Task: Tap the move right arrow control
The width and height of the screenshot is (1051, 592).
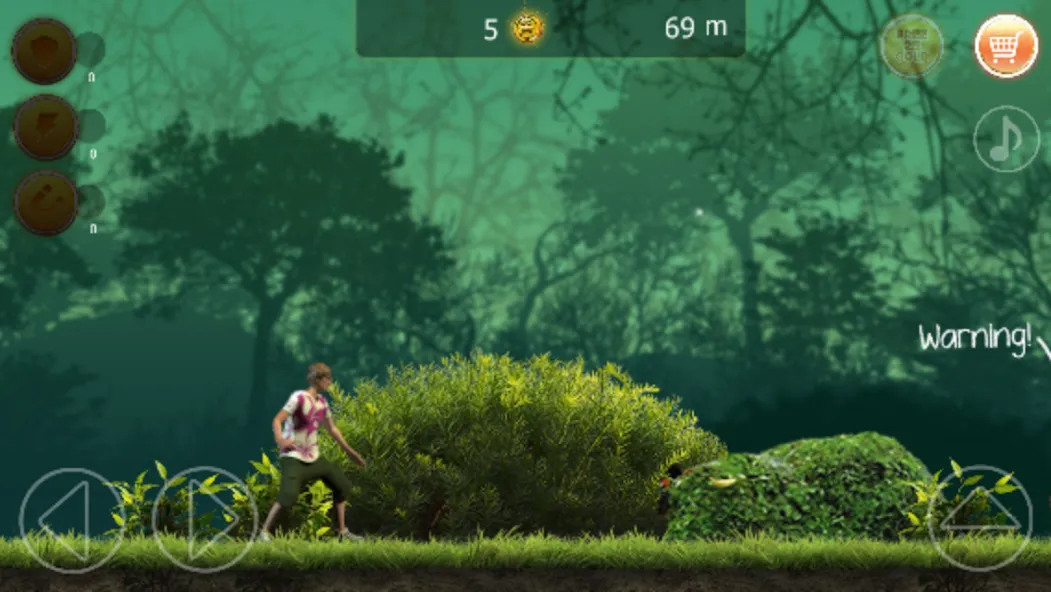Action: coord(205,520)
